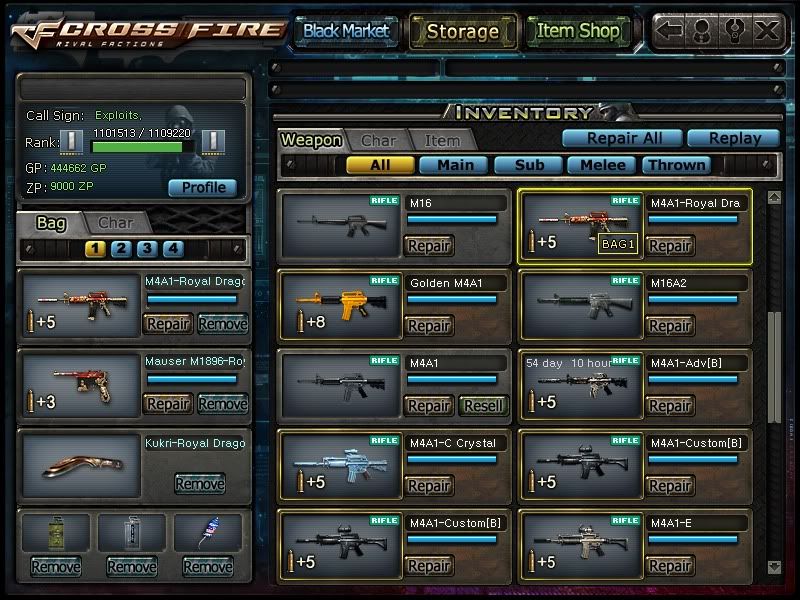Repair the M16 rifle
The height and width of the screenshot is (600, 800).
click(429, 246)
